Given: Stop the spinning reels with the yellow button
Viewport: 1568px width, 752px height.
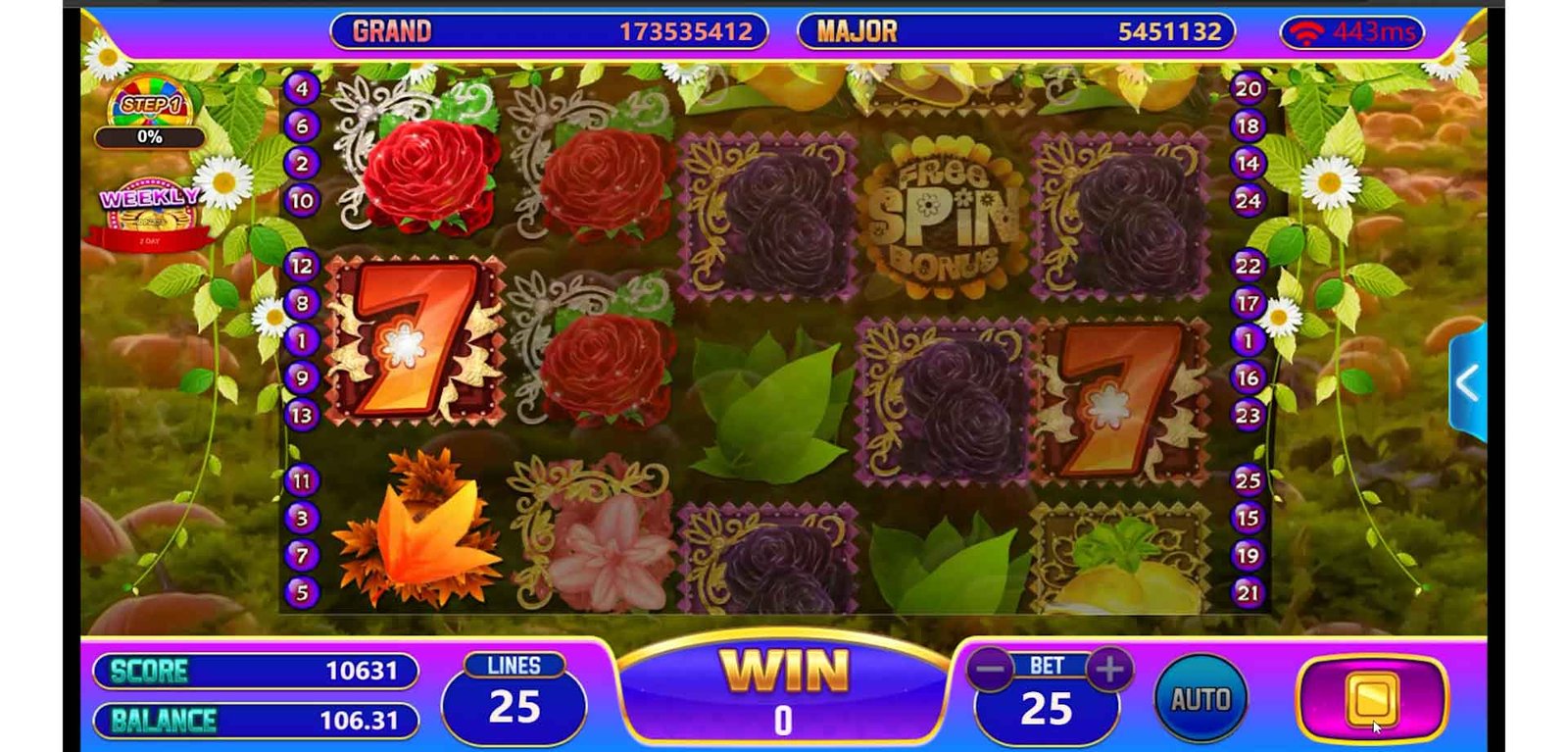Looking at the screenshot, I should 1372,698.
